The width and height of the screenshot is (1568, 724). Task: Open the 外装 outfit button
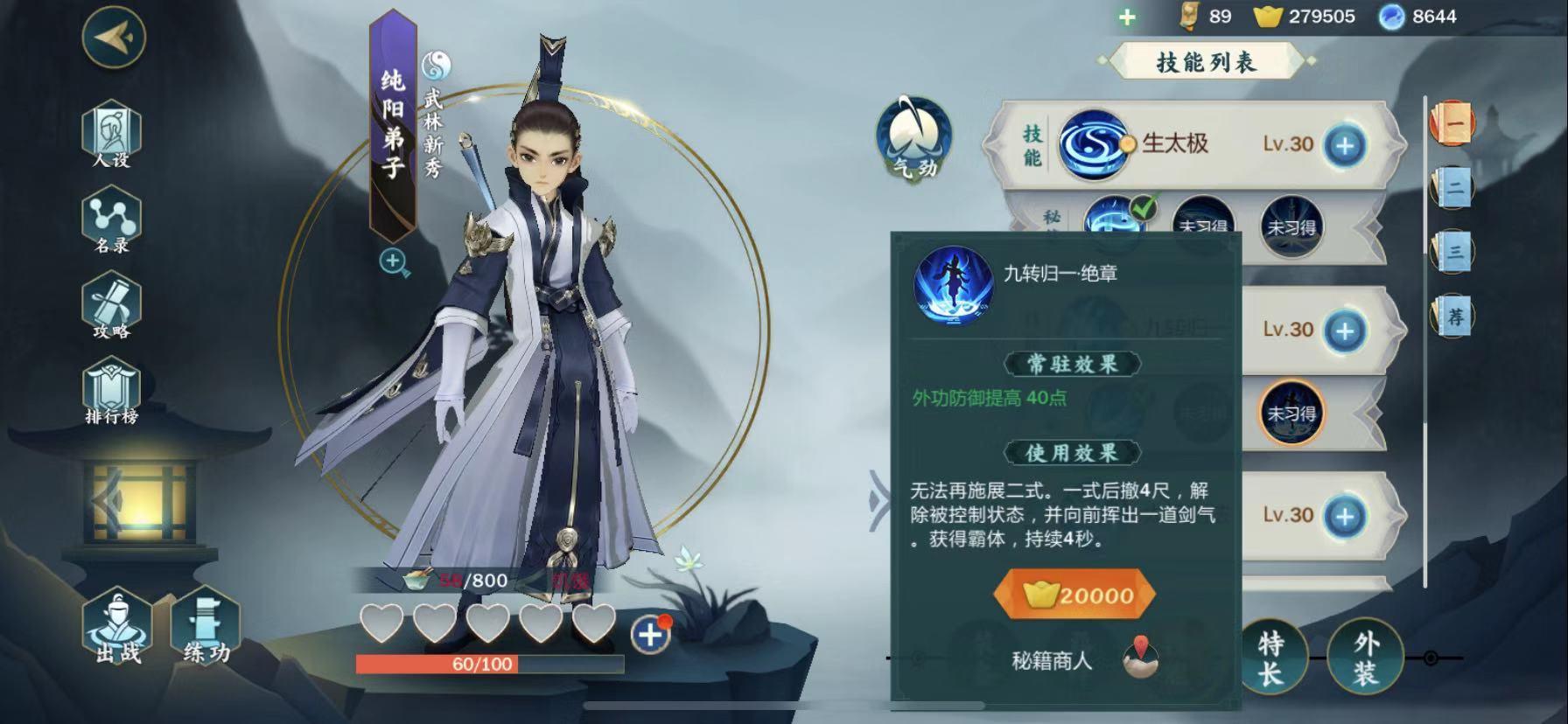point(1365,658)
